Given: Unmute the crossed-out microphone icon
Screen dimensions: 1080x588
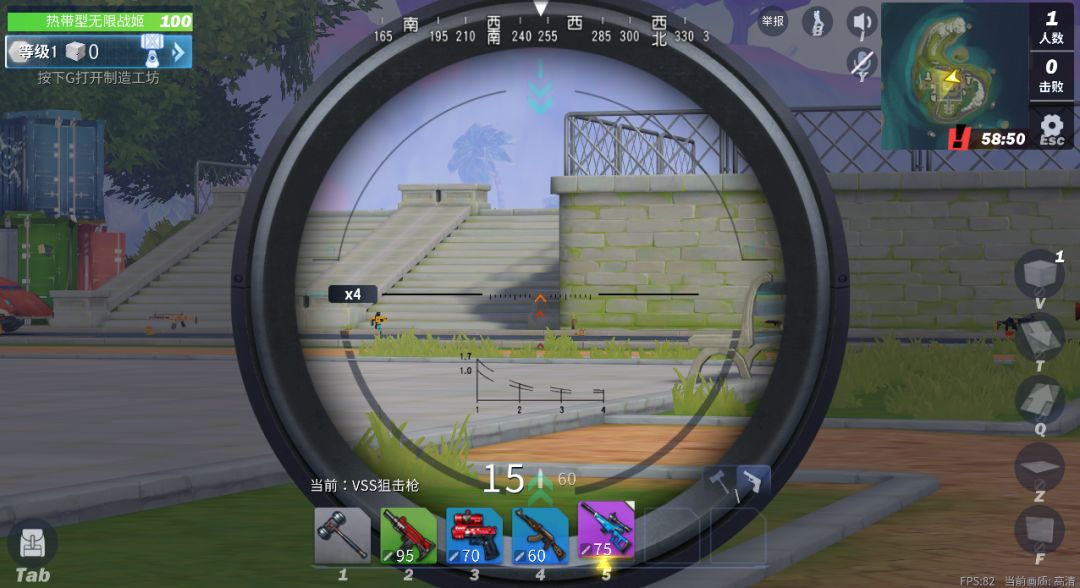Looking at the screenshot, I should pos(862,64).
